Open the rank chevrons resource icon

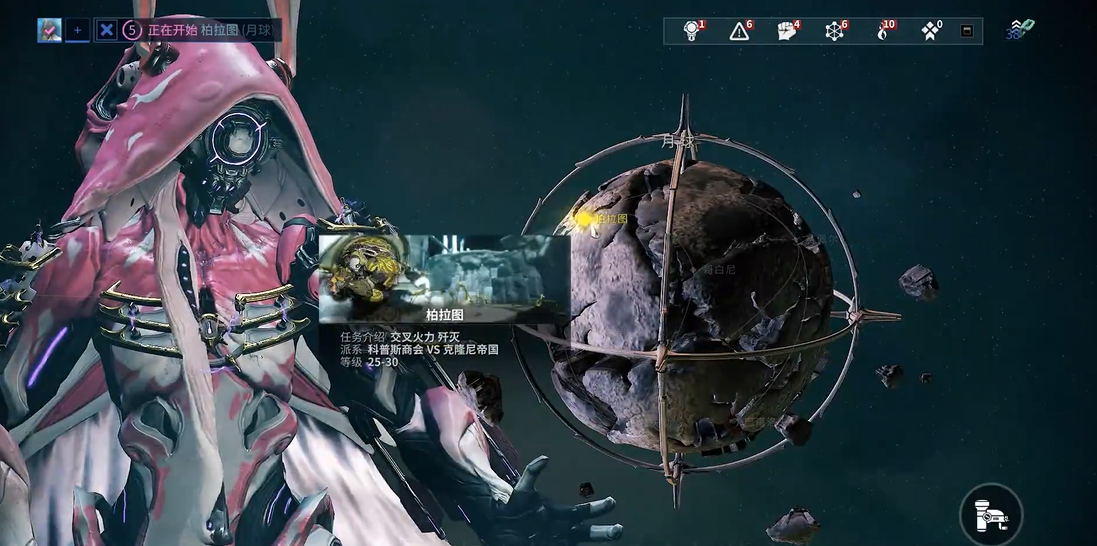[x=1019, y=29]
